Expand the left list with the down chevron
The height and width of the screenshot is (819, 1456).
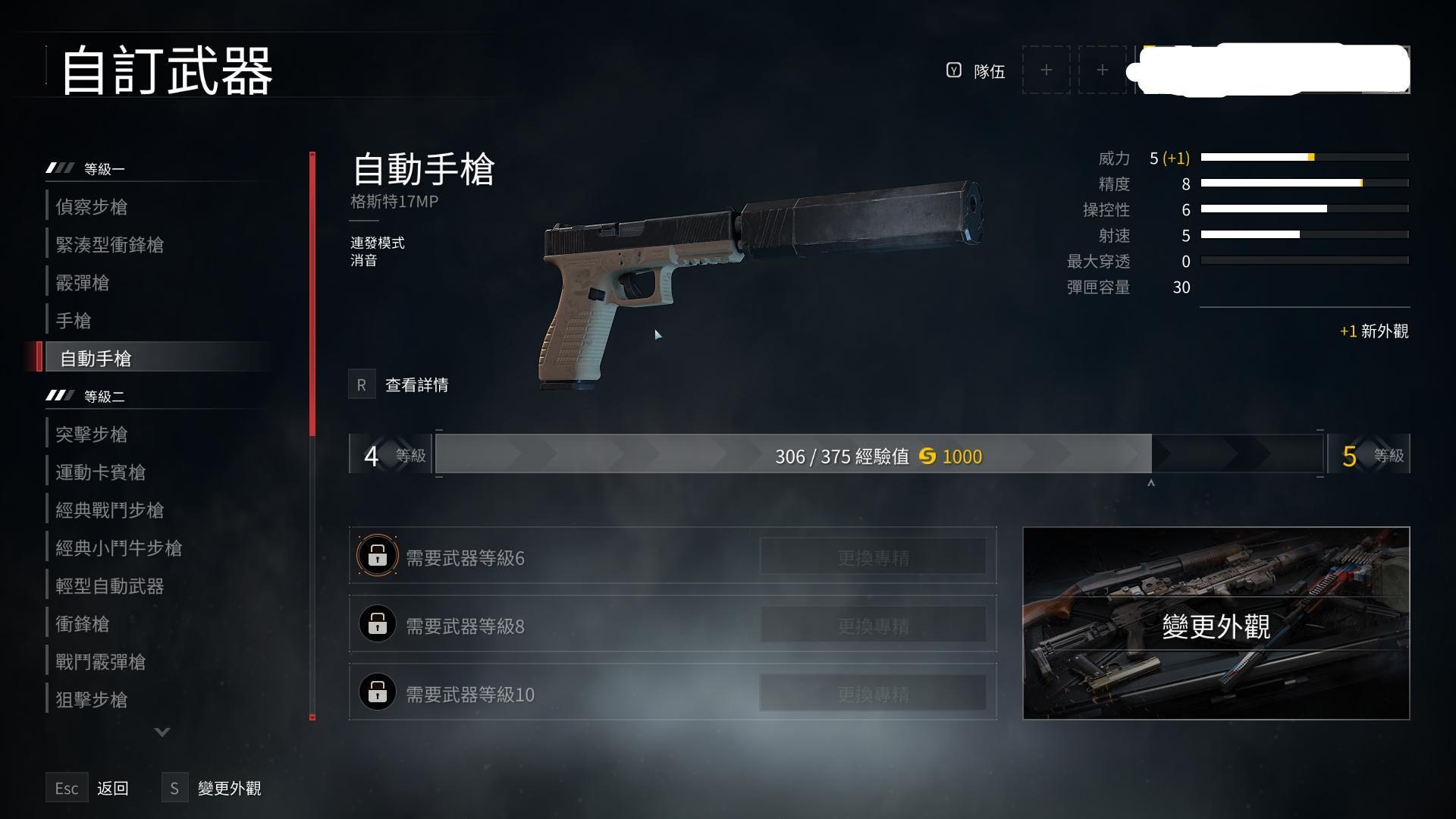161,732
